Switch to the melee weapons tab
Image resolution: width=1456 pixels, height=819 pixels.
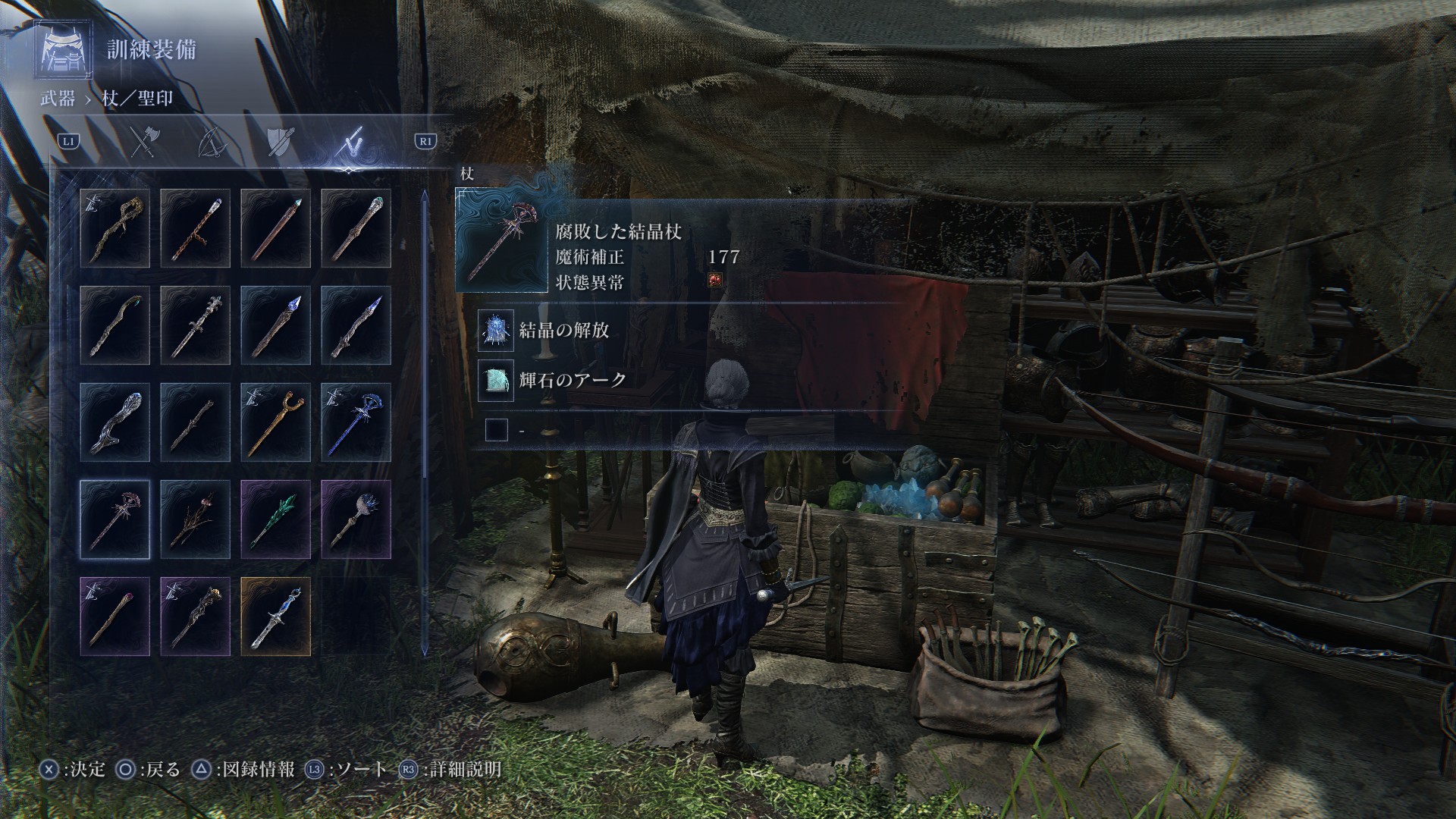click(x=143, y=142)
